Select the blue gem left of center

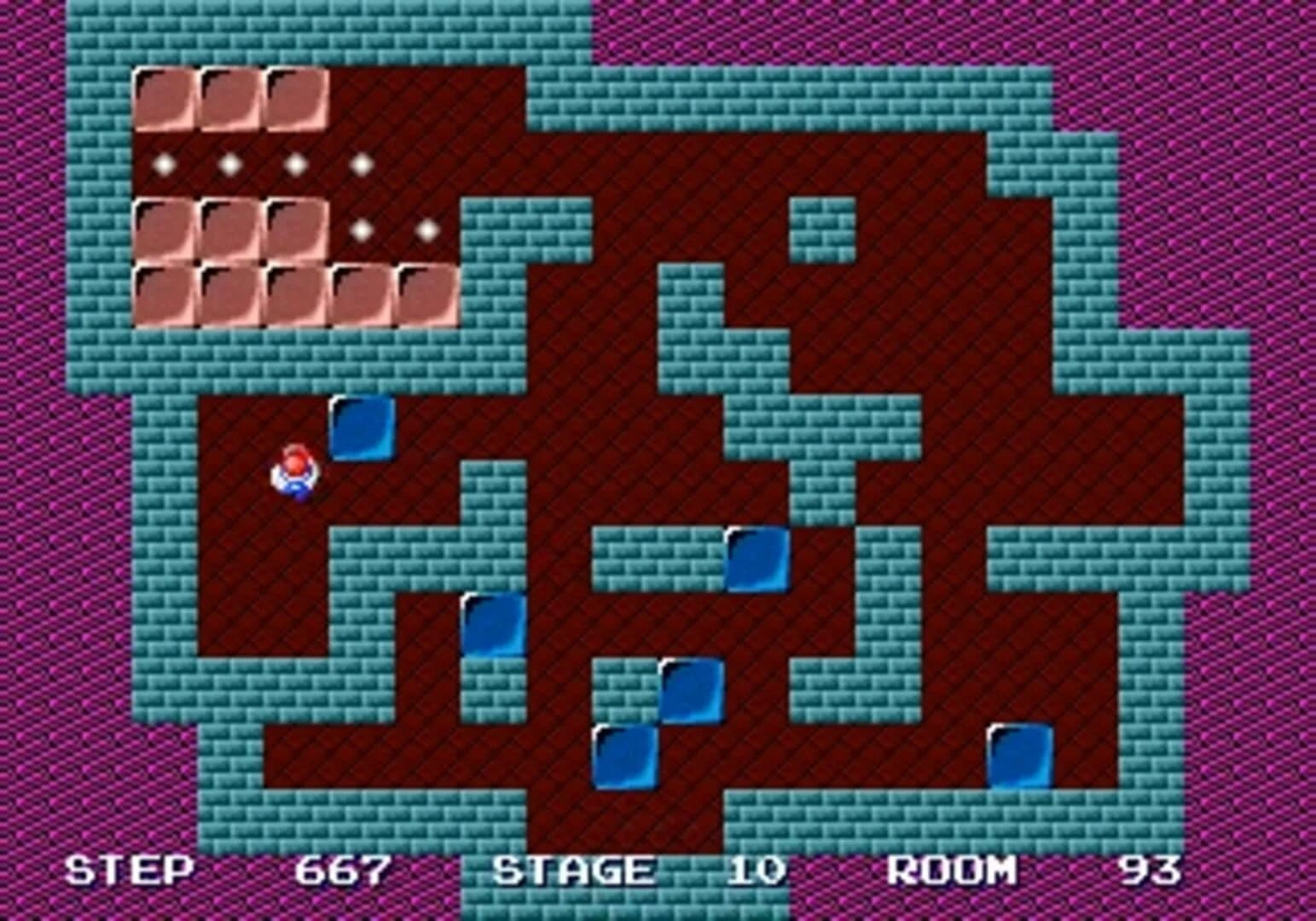pos(495,626)
